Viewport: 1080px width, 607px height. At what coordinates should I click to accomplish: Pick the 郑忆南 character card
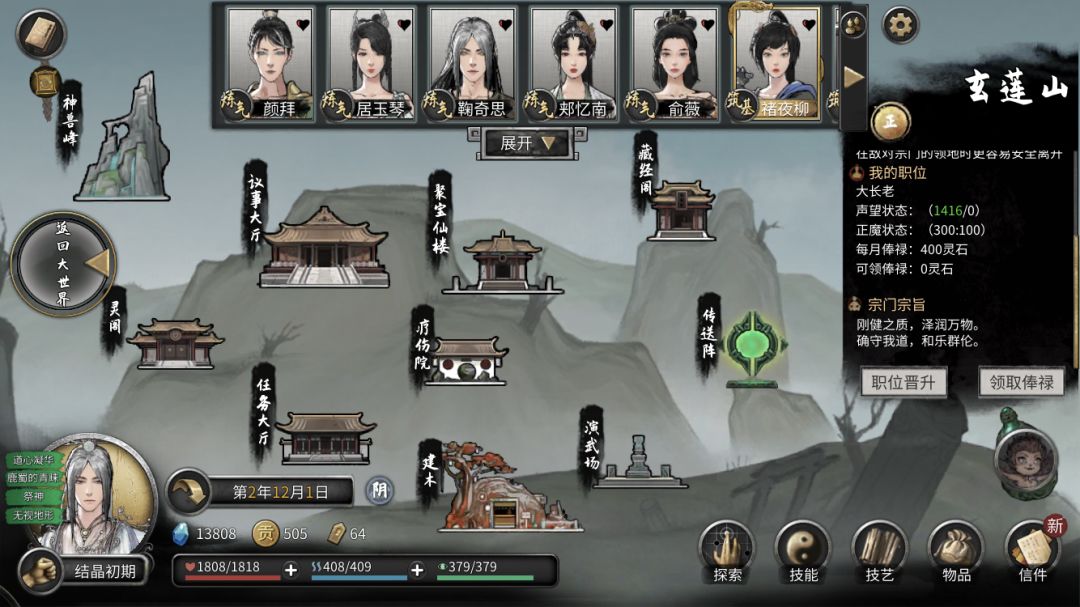[573, 64]
